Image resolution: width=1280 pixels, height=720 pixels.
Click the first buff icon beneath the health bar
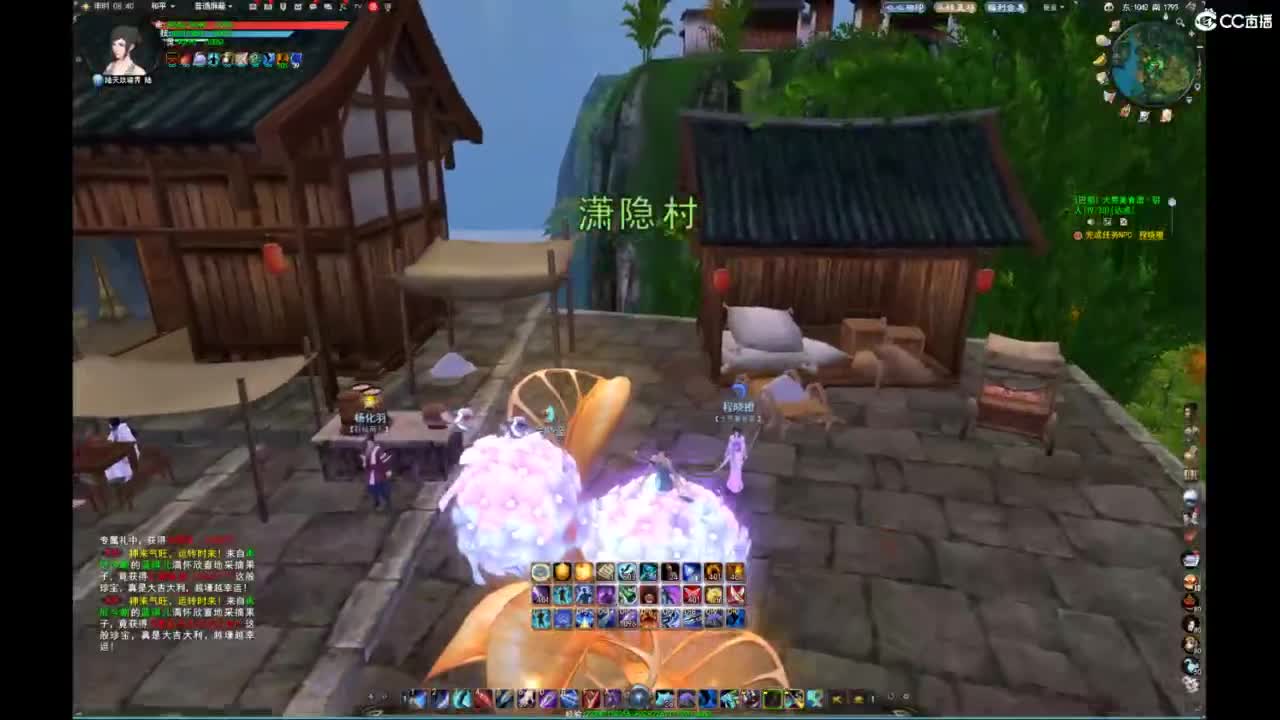point(171,57)
